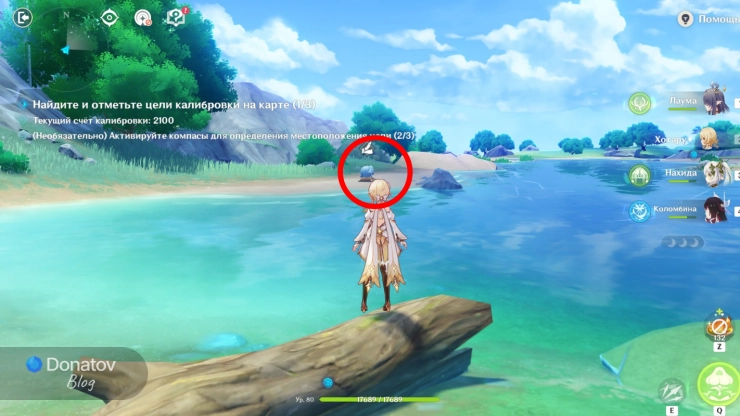Activate the elemental skill arrows icon
This screenshot has width=740, height=416.
[x=672, y=392]
